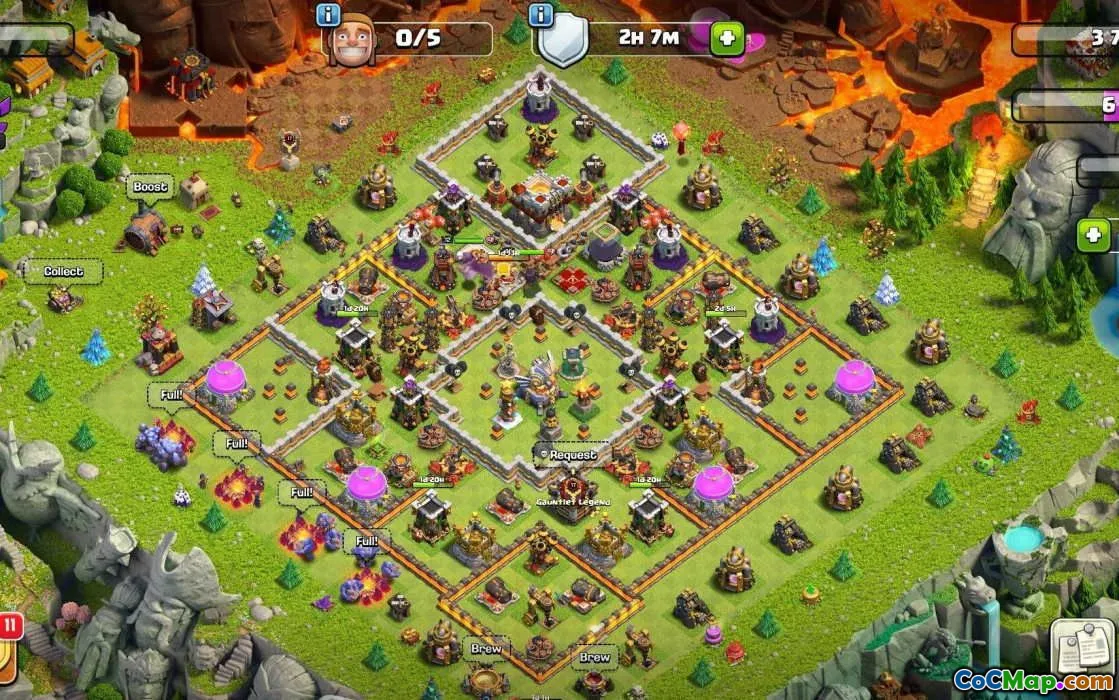Open the shield info button
Image resolution: width=1119 pixels, height=700 pixels.
pos(541,15)
